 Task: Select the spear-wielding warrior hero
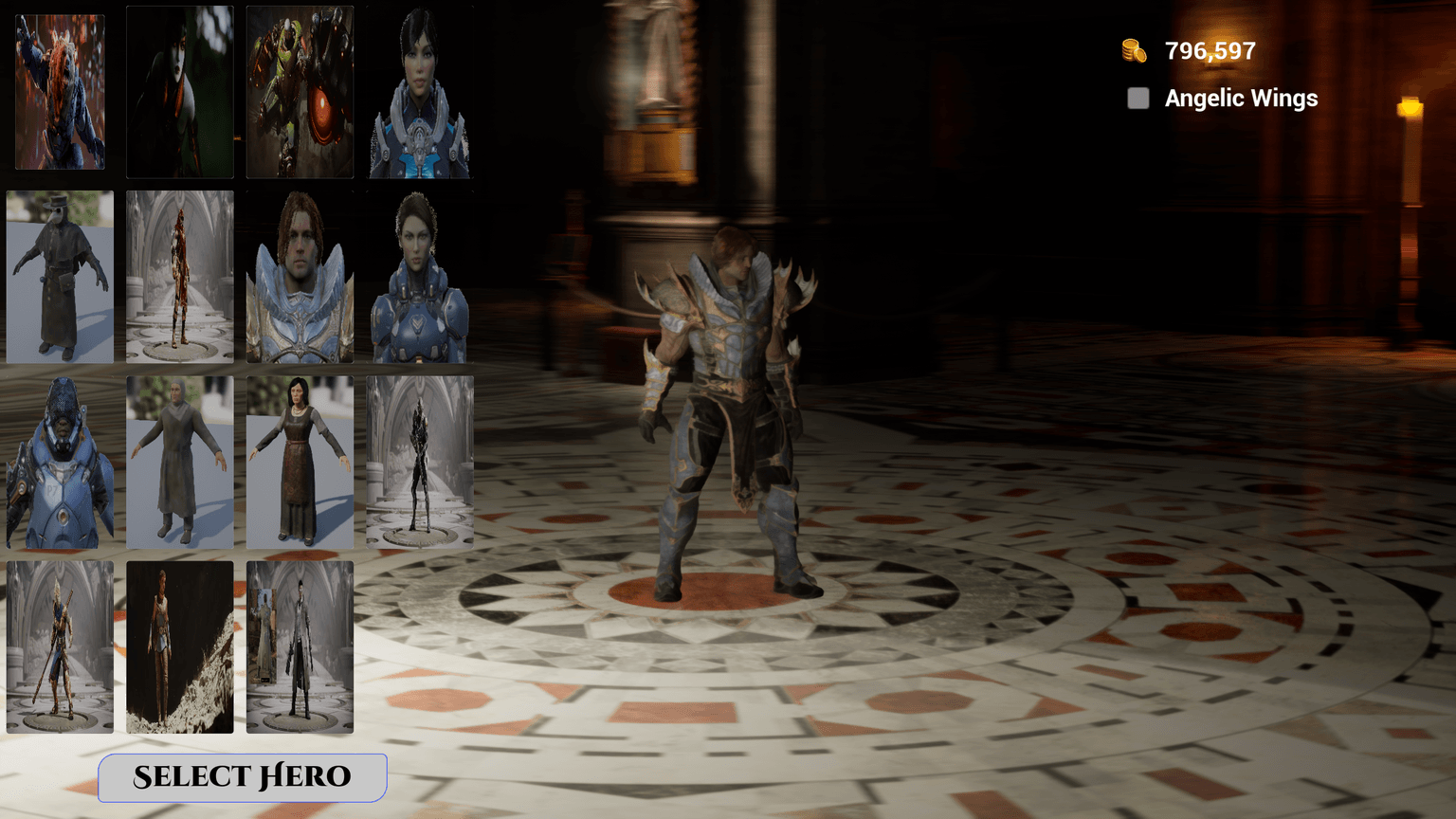click(60, 646)
